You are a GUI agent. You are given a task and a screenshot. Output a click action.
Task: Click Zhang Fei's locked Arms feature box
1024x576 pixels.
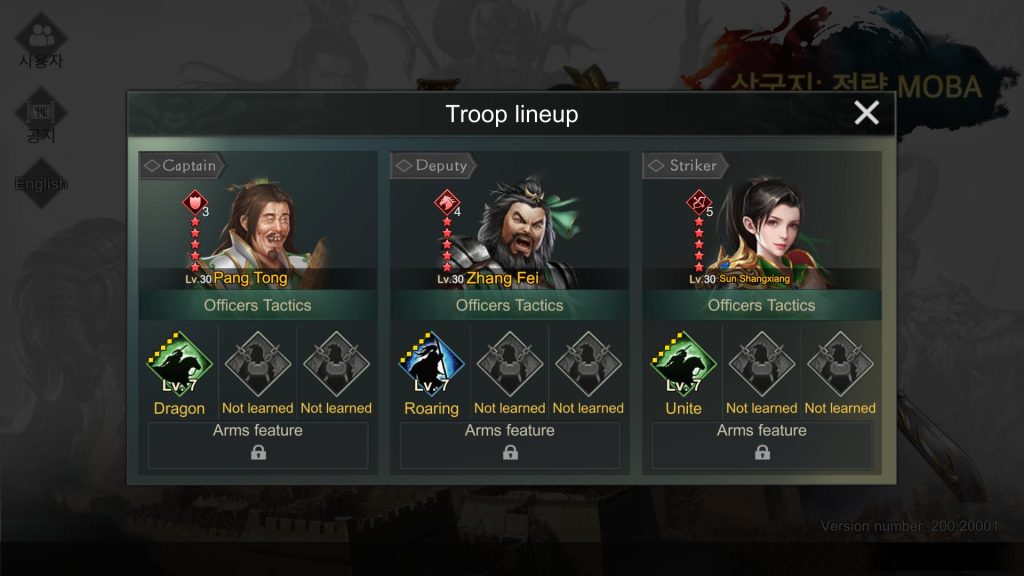pyautogui.click(x=510, y=444)
